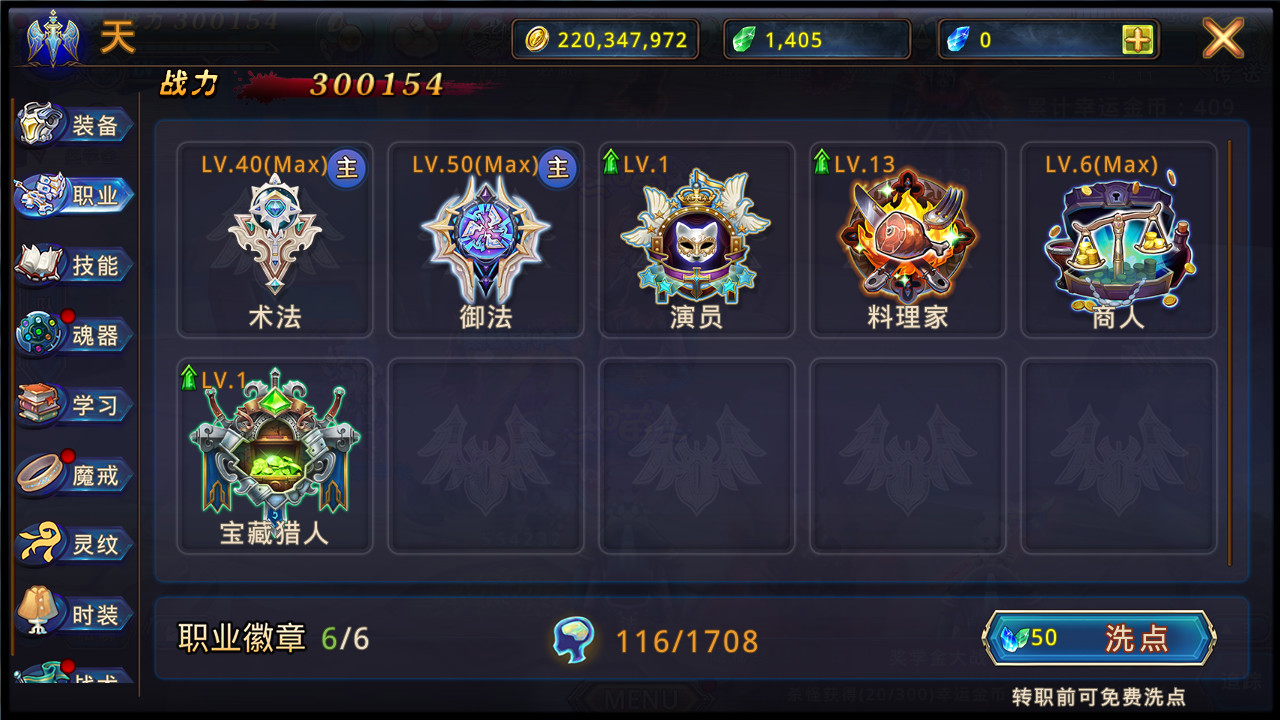
Task: Open the 演员 (Actor) profession
Action: 697,240
